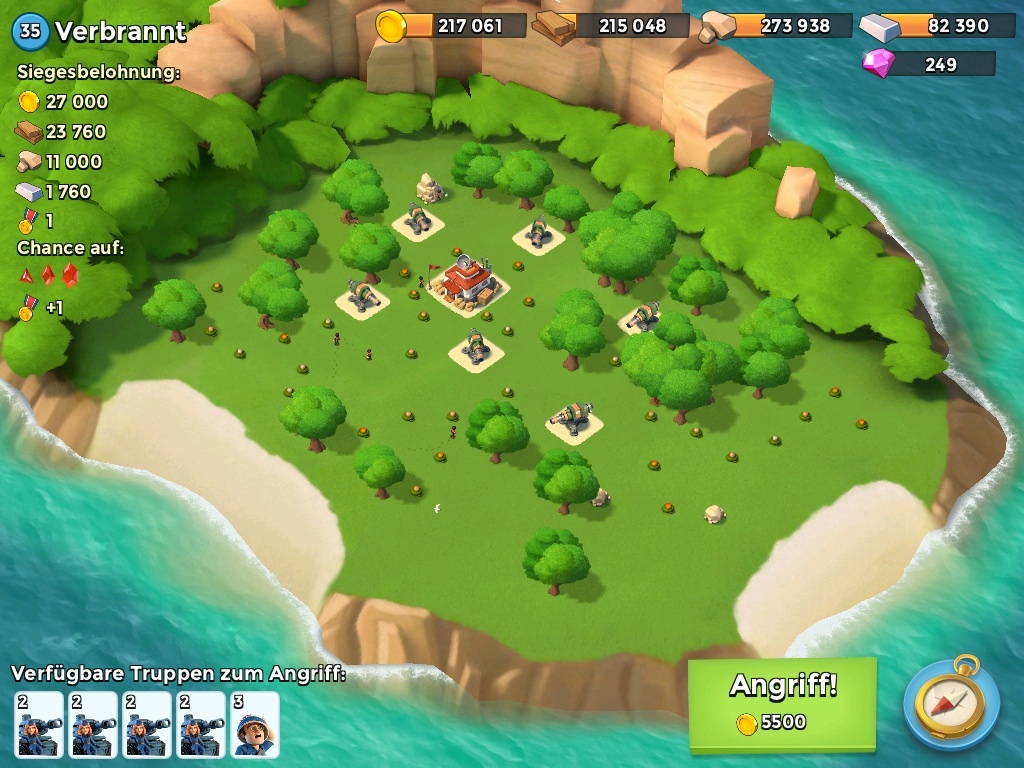Return to the map via the compass
Screen dimensions: 1024x768
coord(951,703)
